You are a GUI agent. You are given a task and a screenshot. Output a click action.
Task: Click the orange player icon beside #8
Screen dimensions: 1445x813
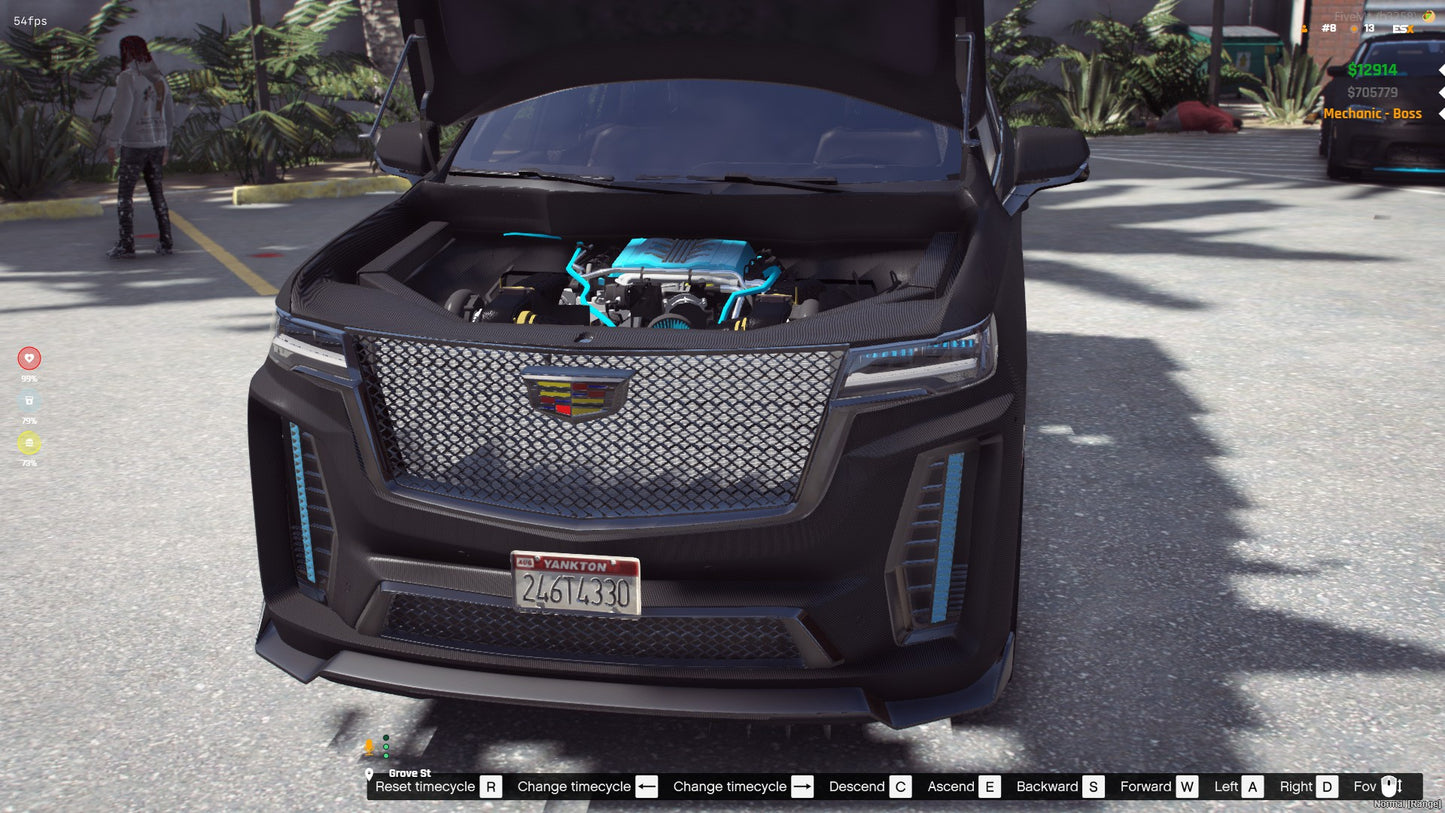(x=1304, y=28)
